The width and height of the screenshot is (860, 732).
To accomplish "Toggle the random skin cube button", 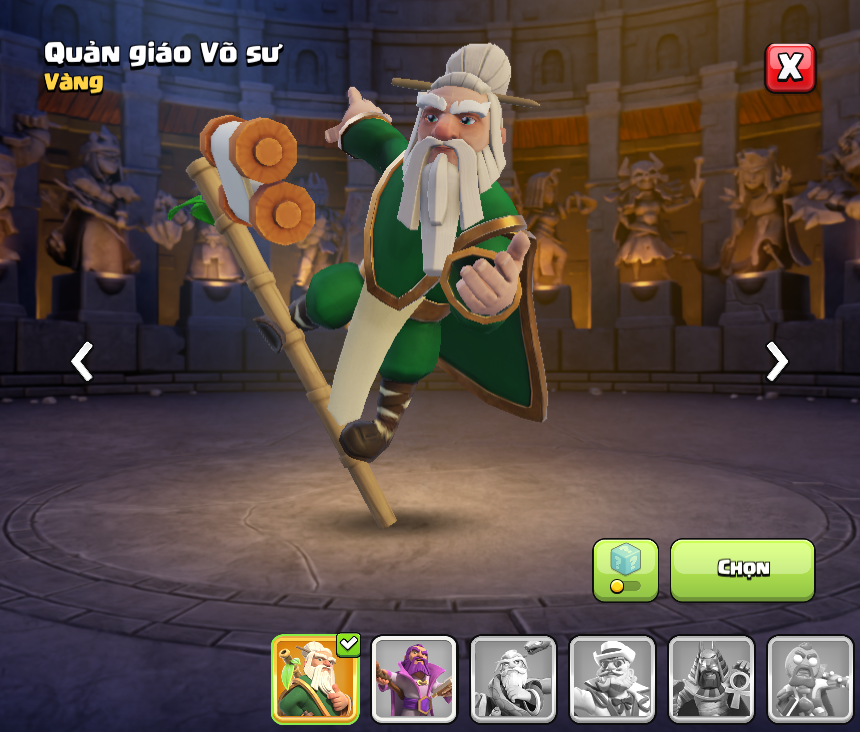I will pyautogui.click(x=625, y=570).
